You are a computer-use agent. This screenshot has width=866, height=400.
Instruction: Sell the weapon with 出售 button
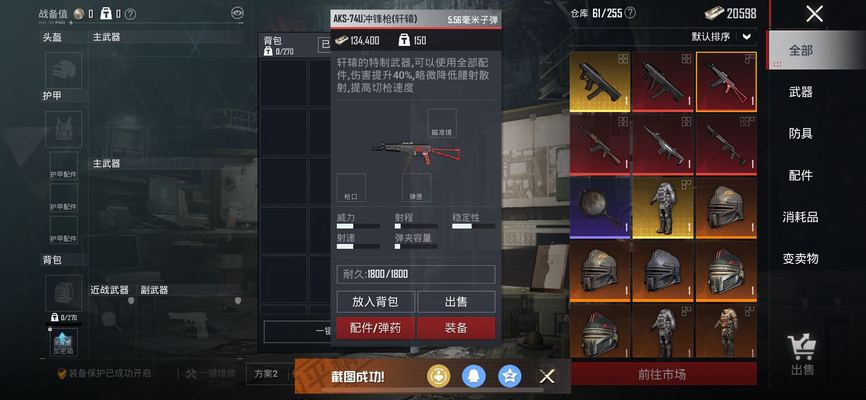(x=456, y=301)
